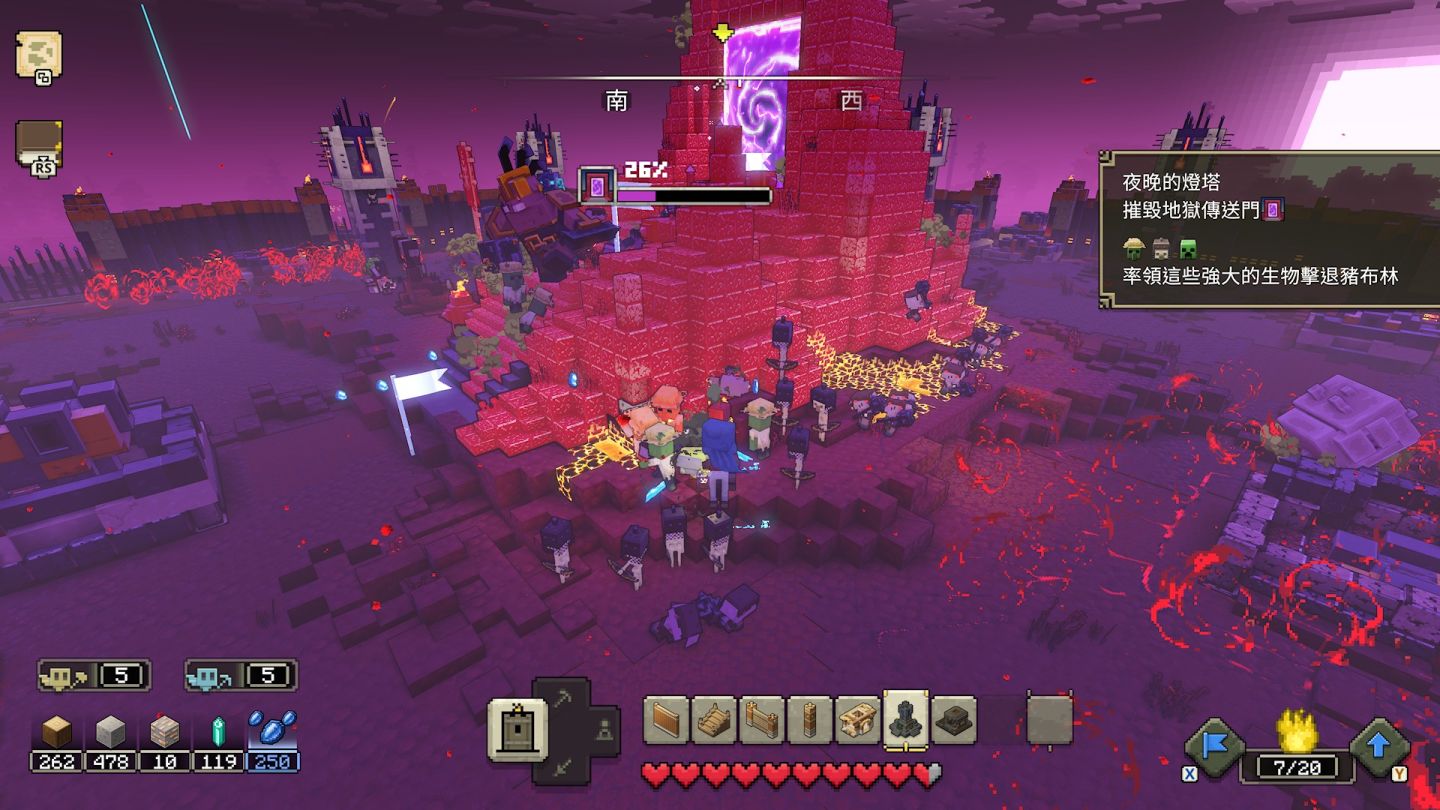Select the wooden wall build slot

[666, 720]
